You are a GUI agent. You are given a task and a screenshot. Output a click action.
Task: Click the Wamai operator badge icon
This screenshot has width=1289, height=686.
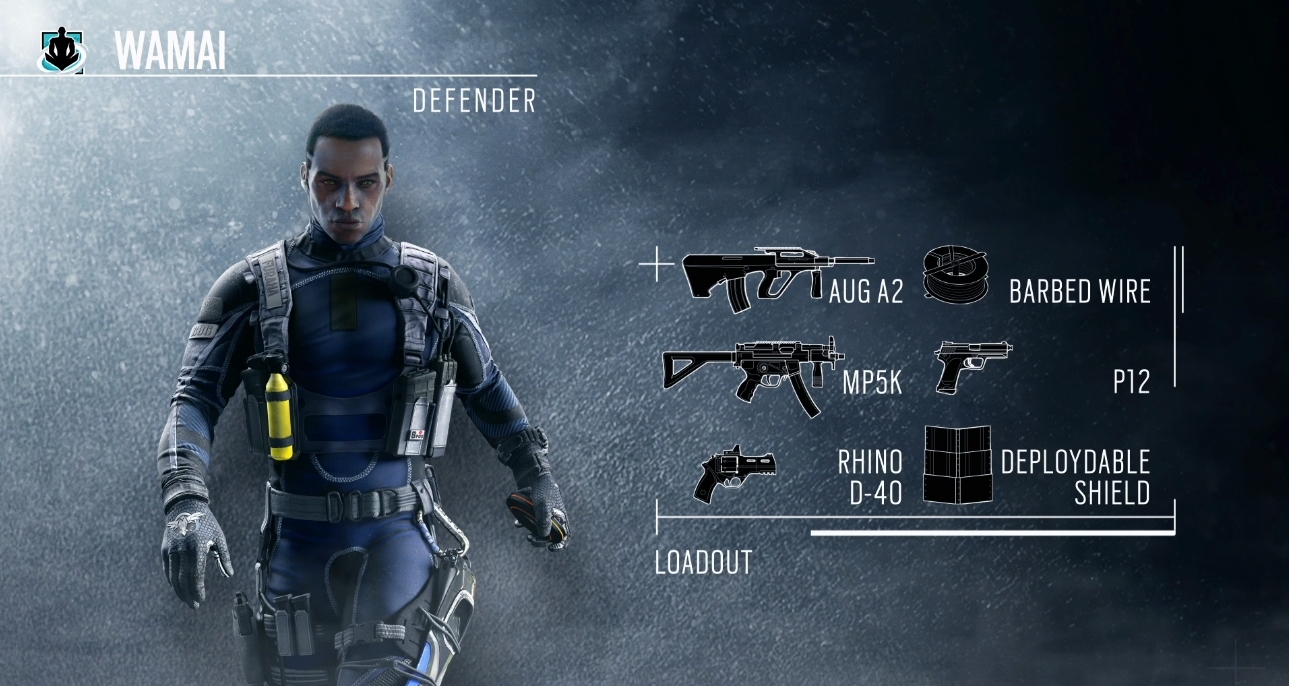(63, 51)
